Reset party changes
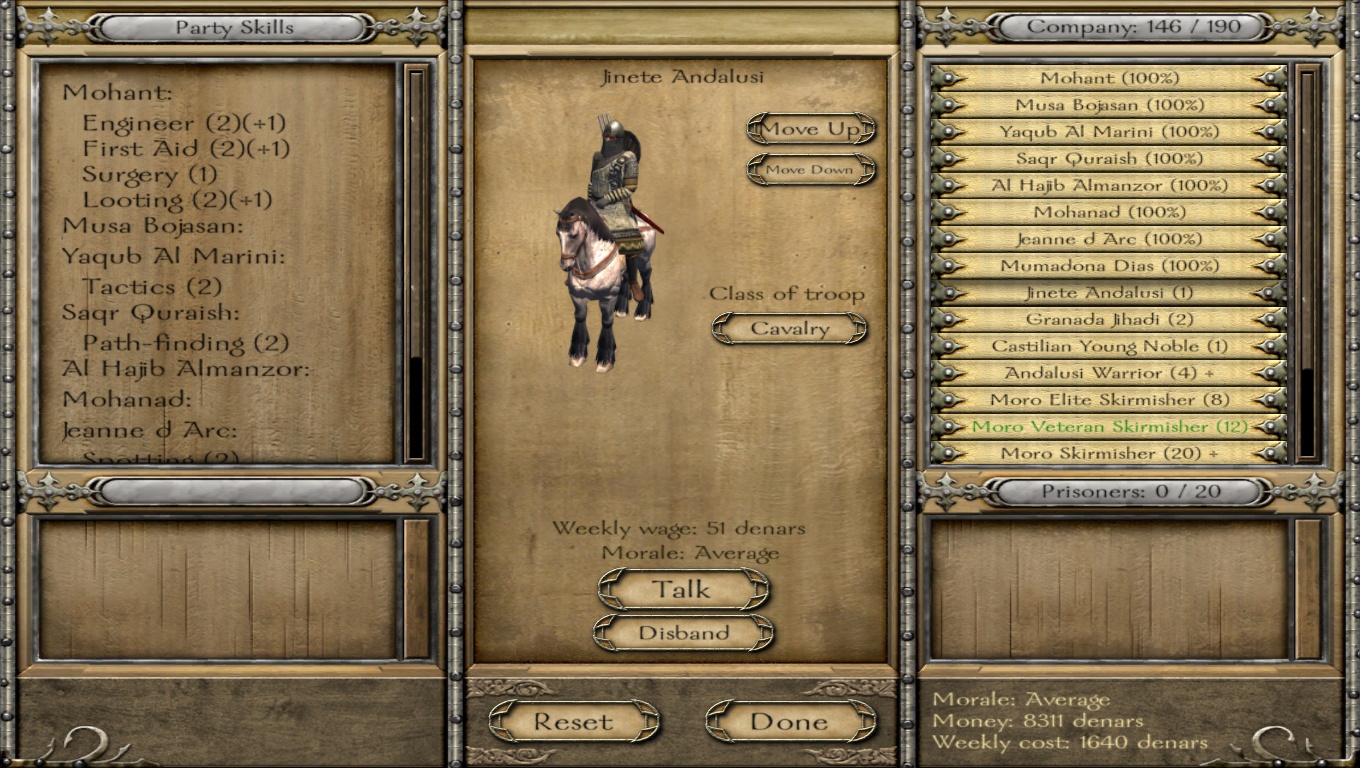Image resolution: width=1360 pixels, height=768 pixels. [x=573, y=721]
